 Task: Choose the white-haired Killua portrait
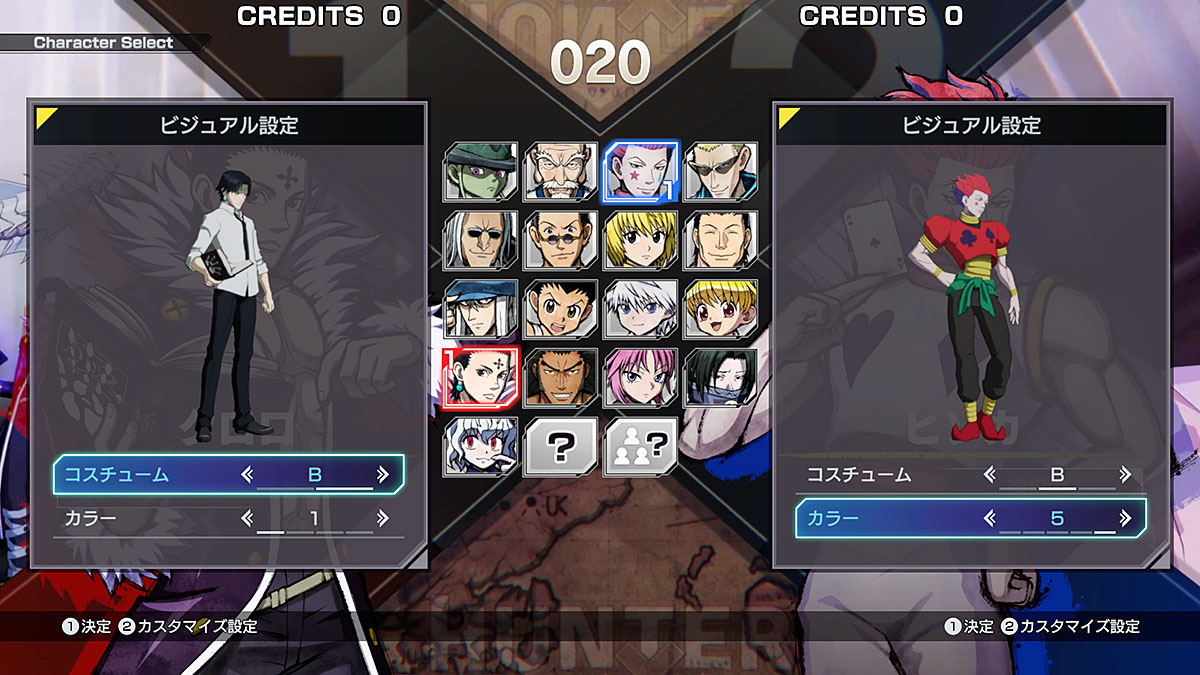[x=640, y=308]
